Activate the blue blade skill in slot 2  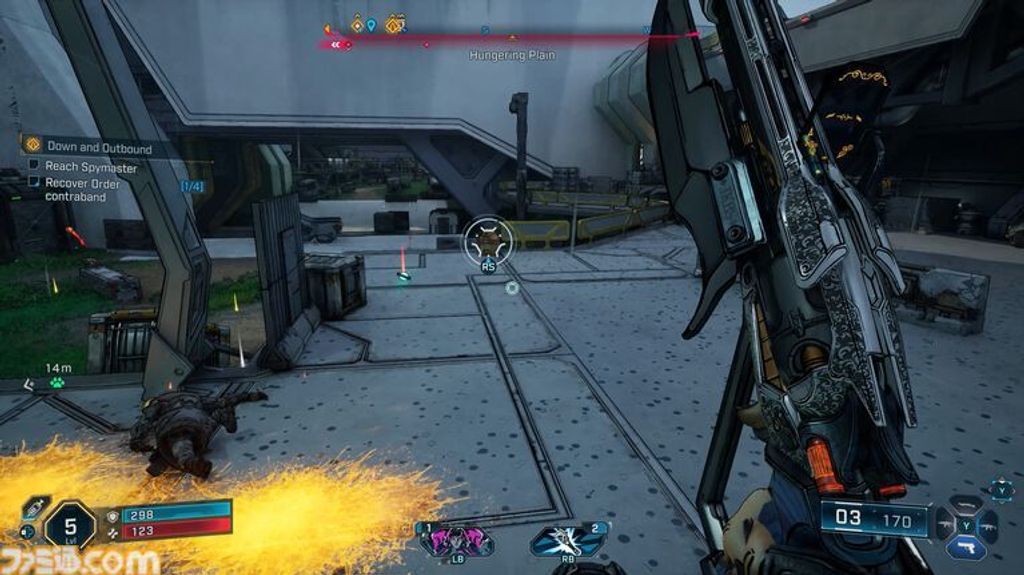pos(568,541)
